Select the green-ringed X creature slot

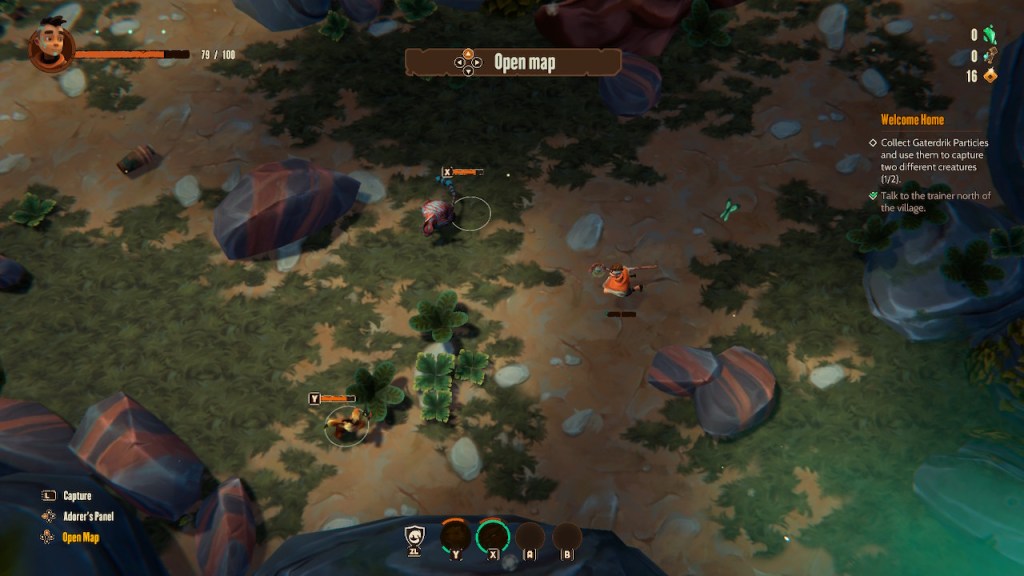pyautogui.click(x=492, y=538)
